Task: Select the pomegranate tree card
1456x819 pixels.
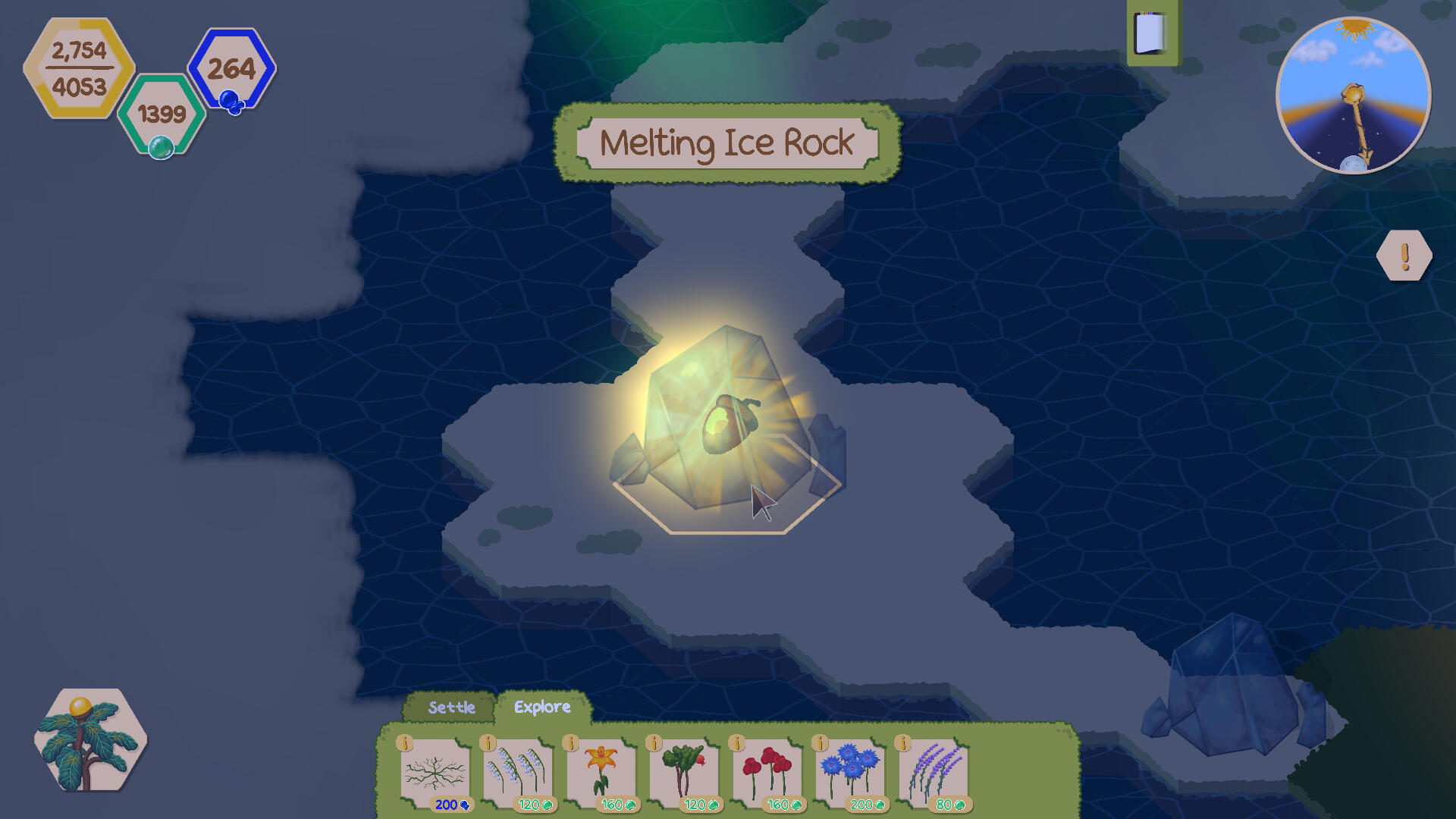Action: point(683,773)
